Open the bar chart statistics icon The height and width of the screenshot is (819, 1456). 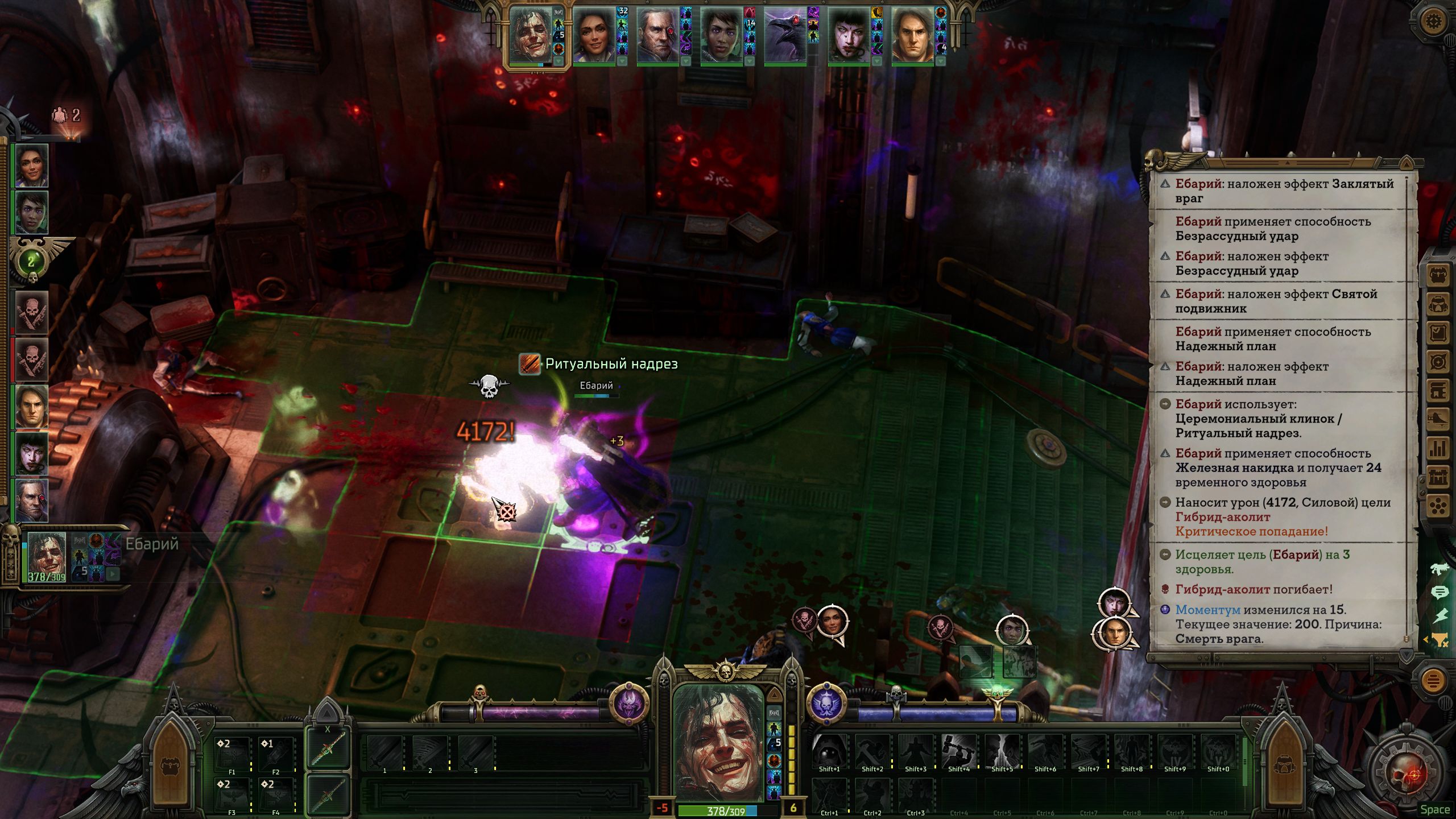click(x=1438, y=448)
